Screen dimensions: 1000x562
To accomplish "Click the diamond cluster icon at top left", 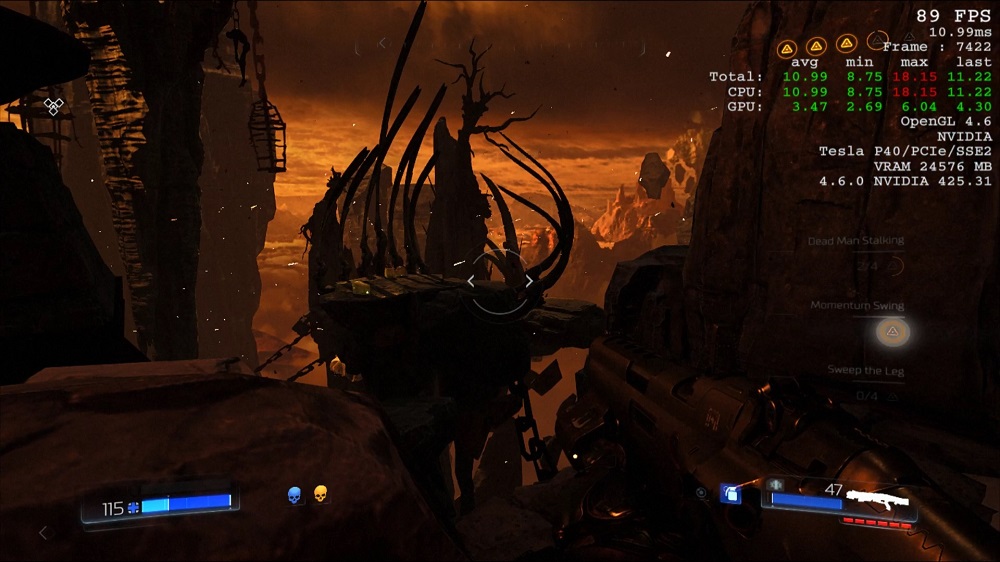I will pos(53,105).
